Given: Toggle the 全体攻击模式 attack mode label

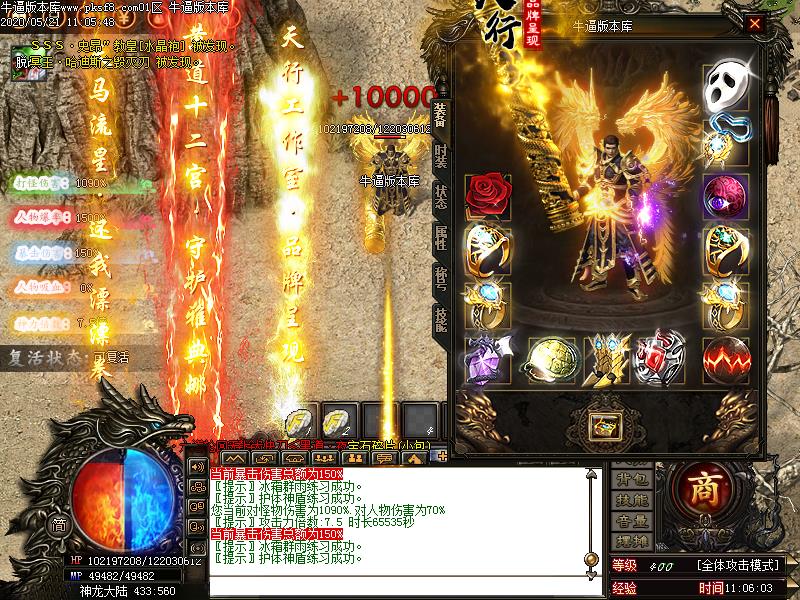Looking at the screenshot, I should point(741,566).
